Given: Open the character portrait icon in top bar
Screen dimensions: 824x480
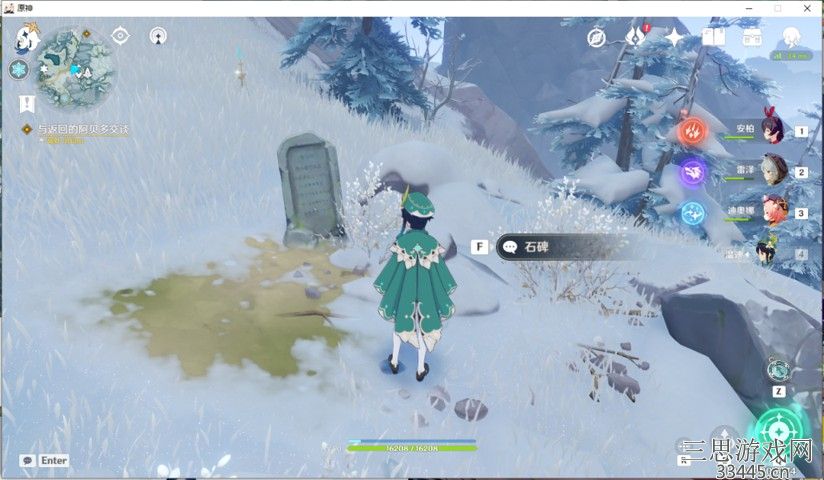Looking at the screenshot, I should [791, 37].
